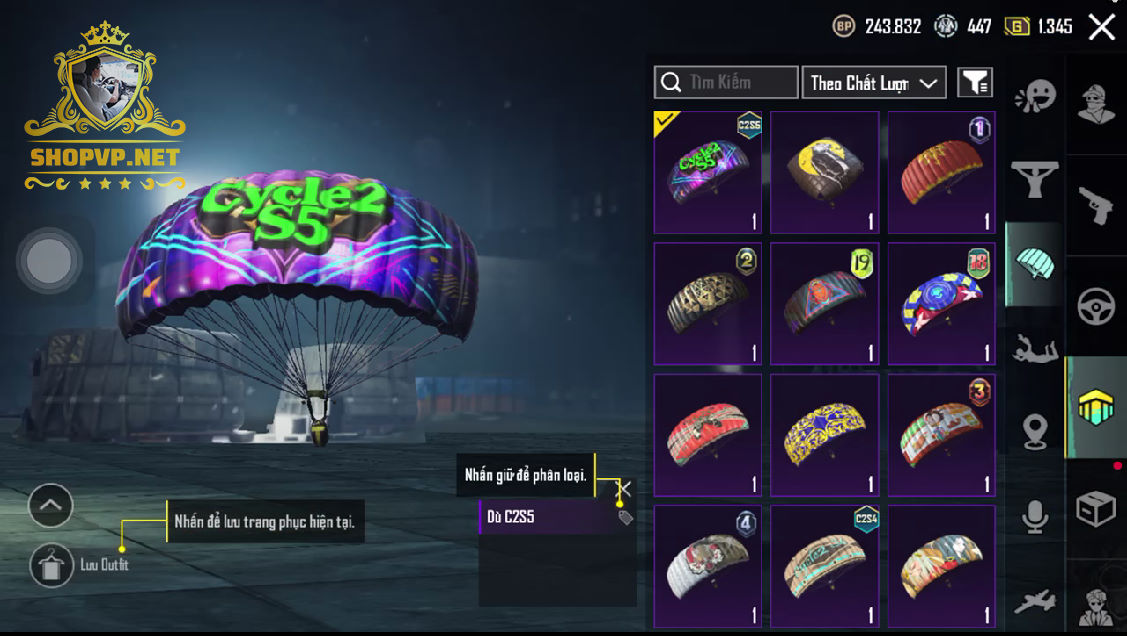
Task: Select the red parachute with badge 1
Action: click(x=942, y=172)
